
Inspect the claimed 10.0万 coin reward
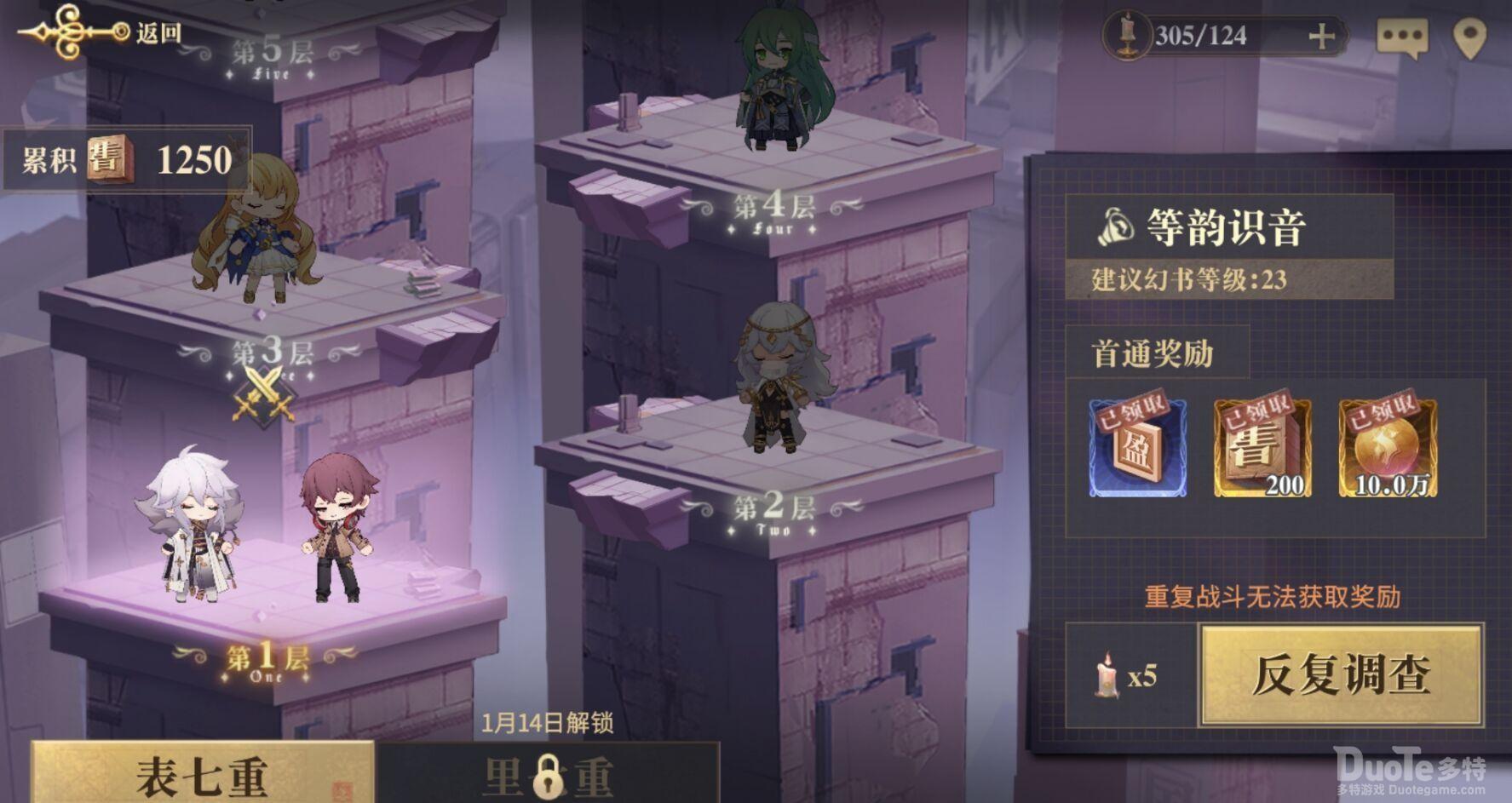tap(1387, 448)
